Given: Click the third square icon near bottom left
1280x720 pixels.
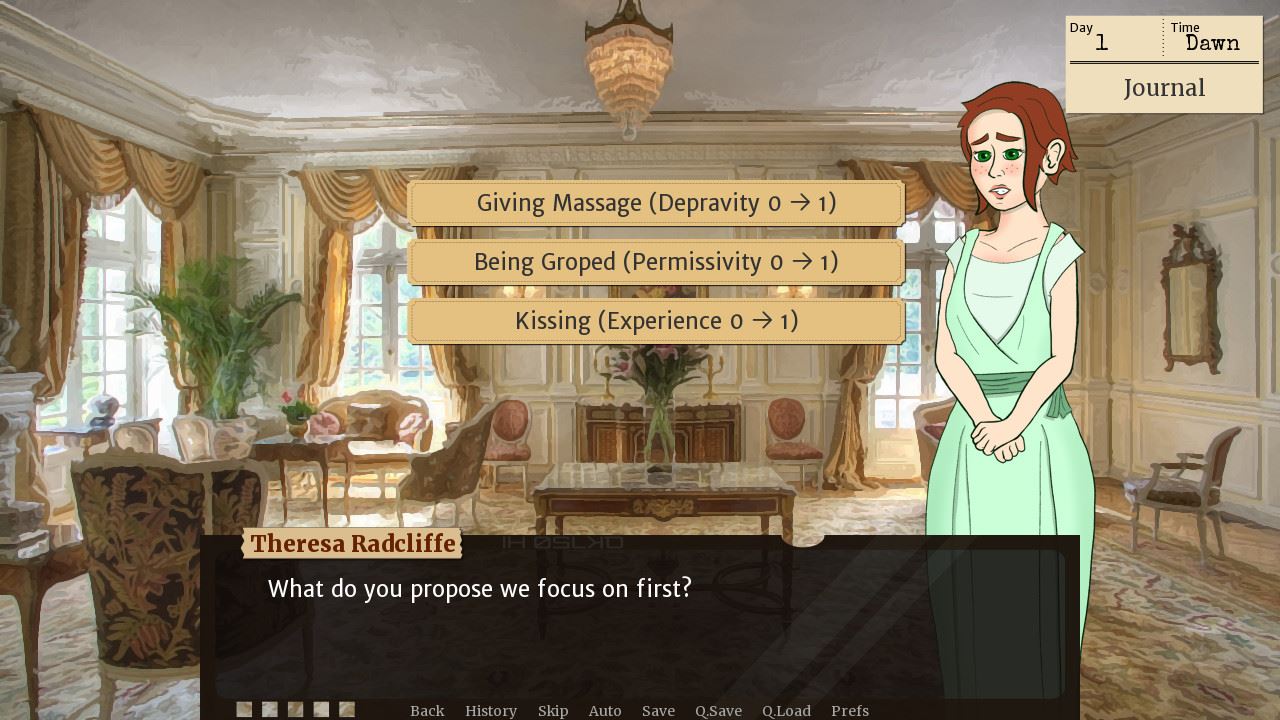Looking at the screenshot, I should [x=295, y=708].
